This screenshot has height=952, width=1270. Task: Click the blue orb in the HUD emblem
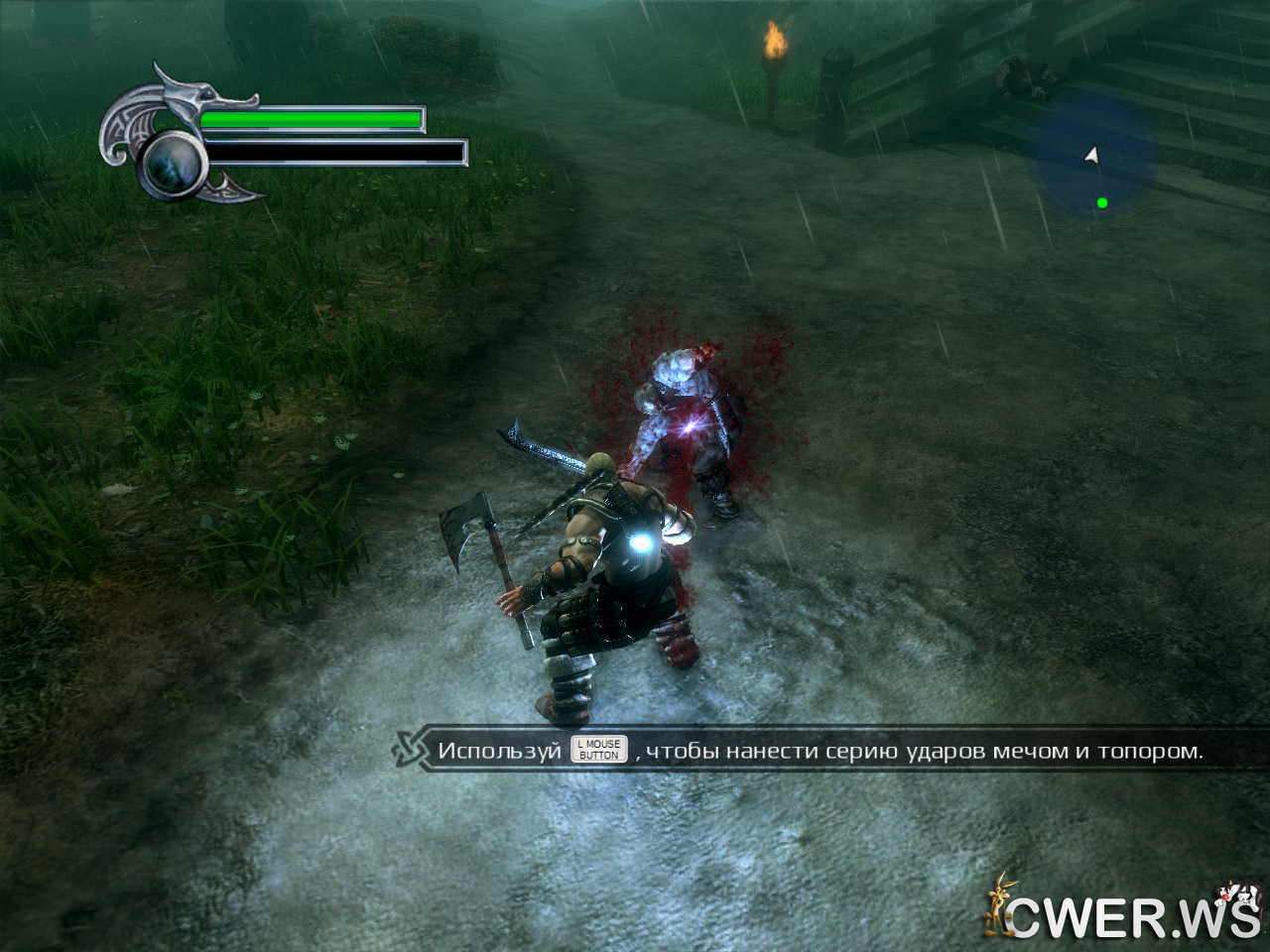coord(173,164)
